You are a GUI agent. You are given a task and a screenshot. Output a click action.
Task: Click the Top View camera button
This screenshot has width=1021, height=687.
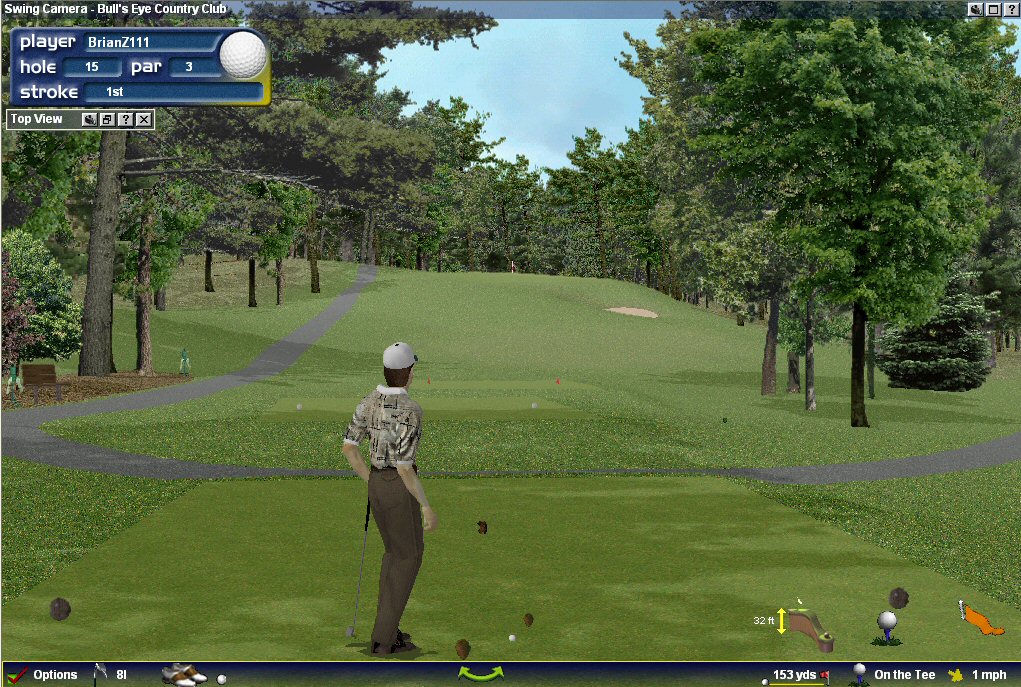(89, 120)
